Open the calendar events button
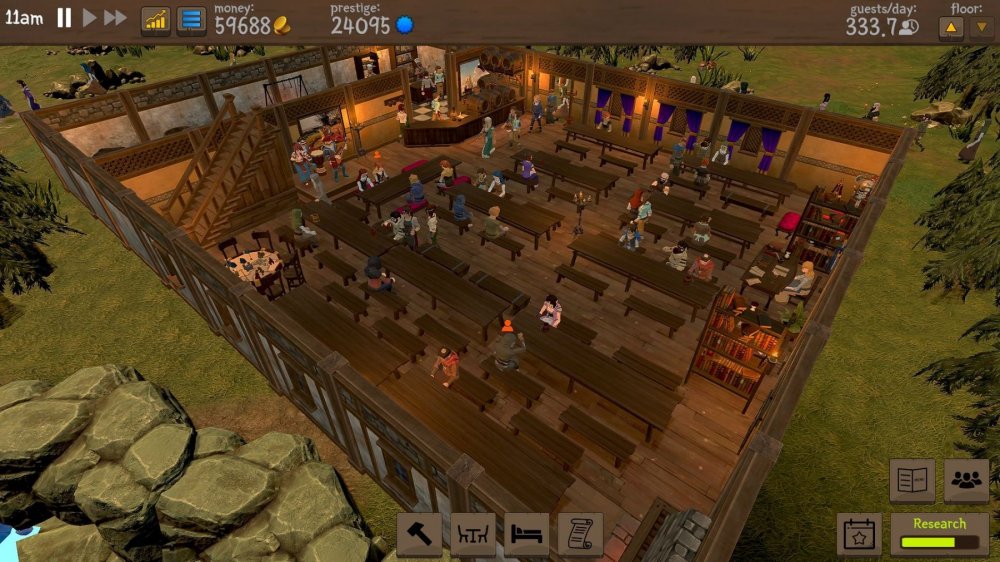 click(x=859, y=534)
